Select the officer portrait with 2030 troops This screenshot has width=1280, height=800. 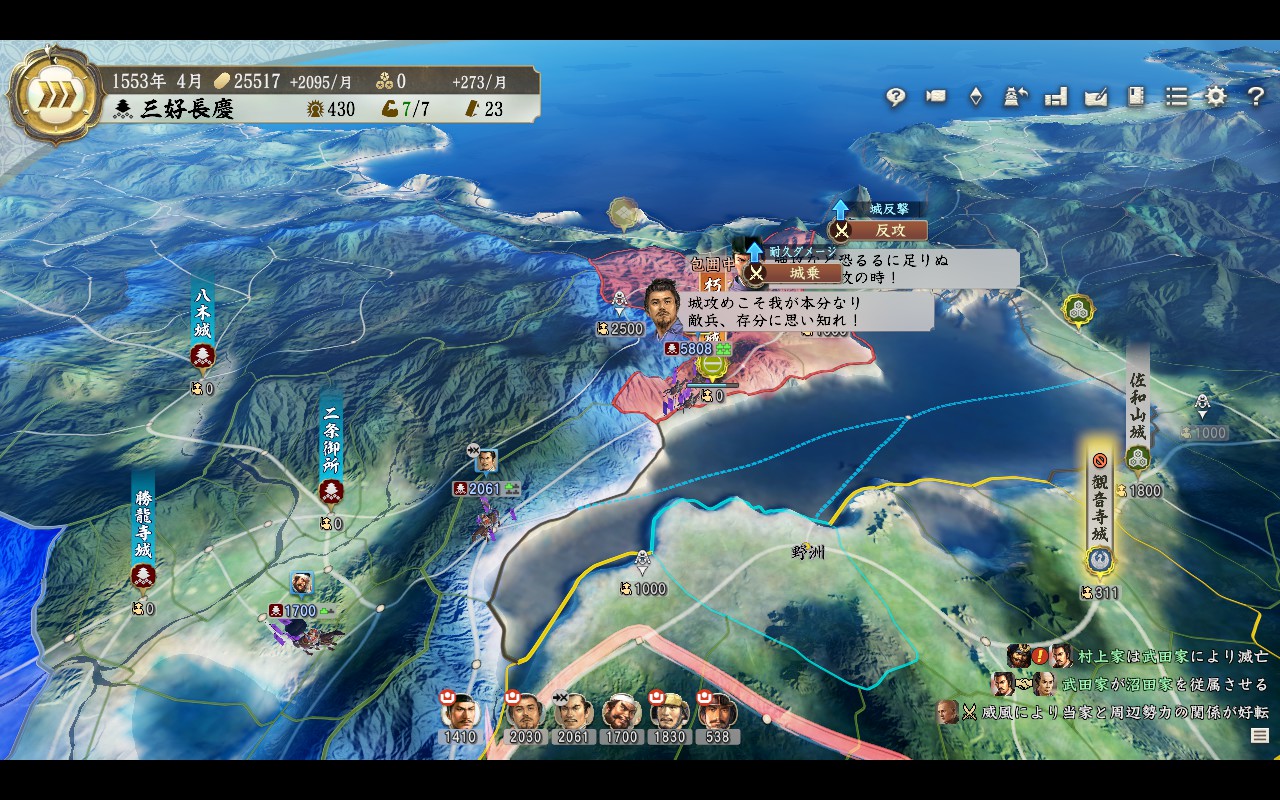tap(524, 713)
